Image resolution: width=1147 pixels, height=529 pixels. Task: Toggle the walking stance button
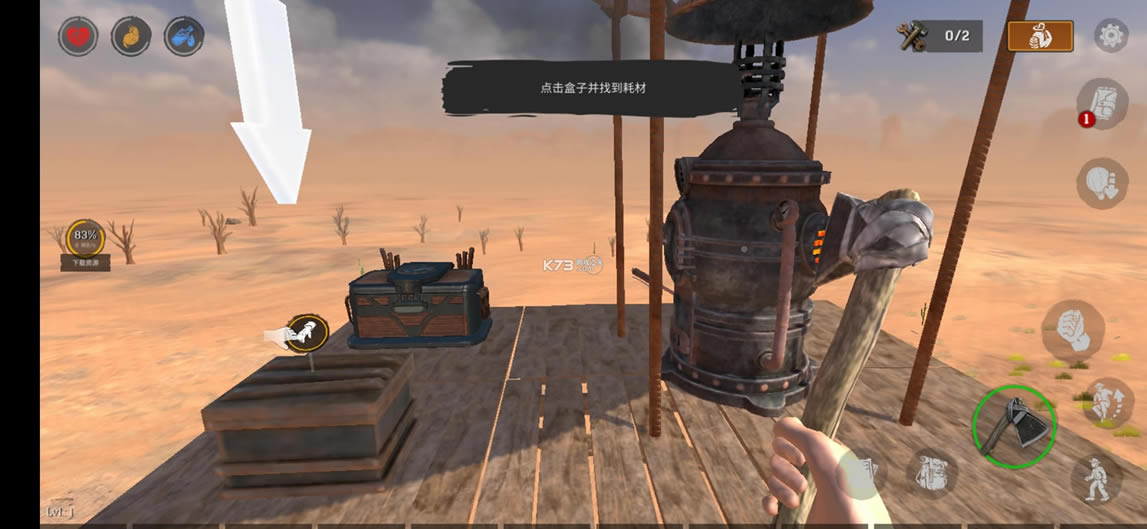[1097, 479]
